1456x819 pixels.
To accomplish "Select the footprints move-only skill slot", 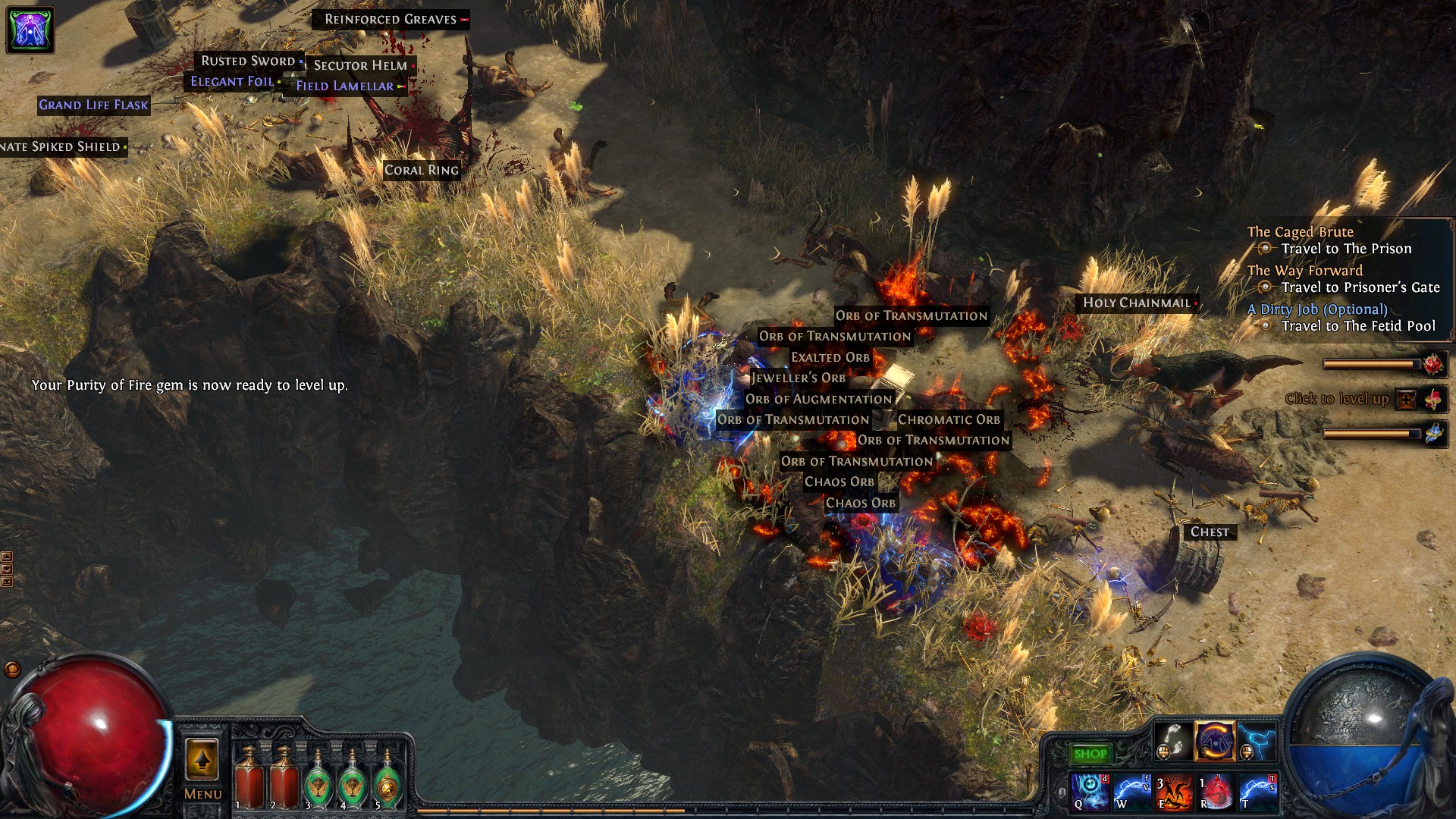I will [x=1172, y=740].
